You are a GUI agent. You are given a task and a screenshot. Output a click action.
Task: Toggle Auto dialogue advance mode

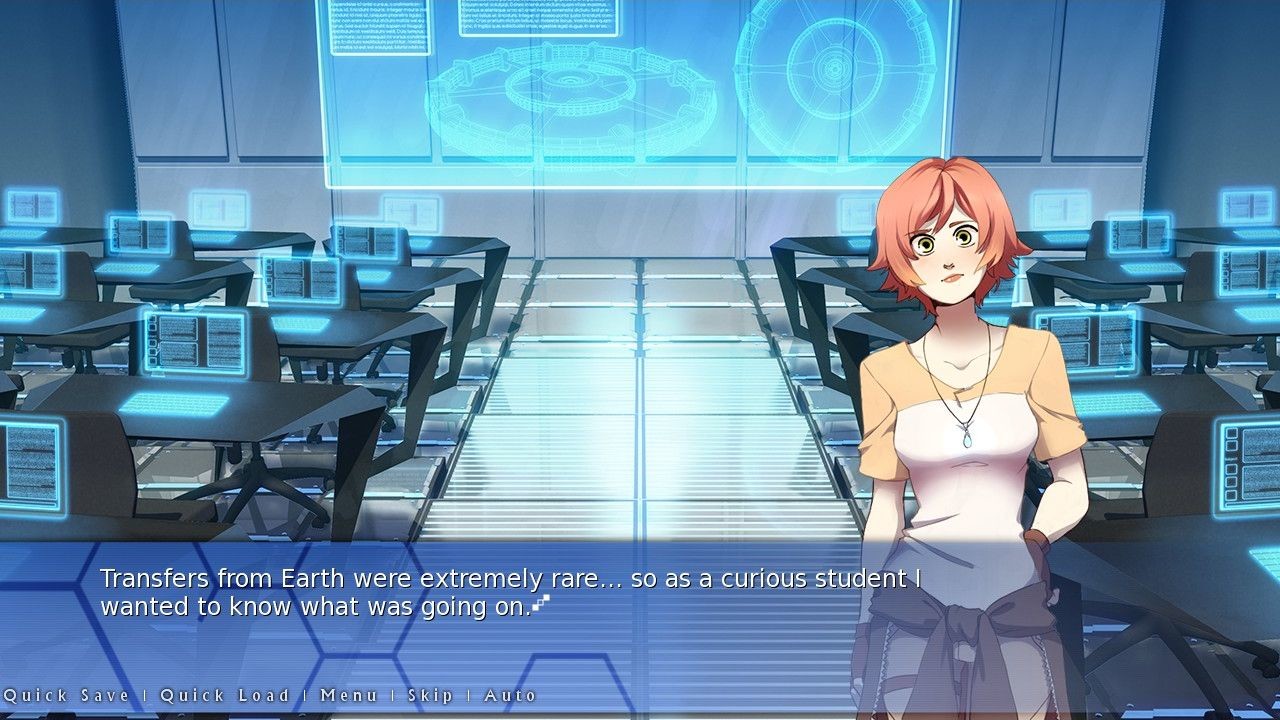click(510, 695)
